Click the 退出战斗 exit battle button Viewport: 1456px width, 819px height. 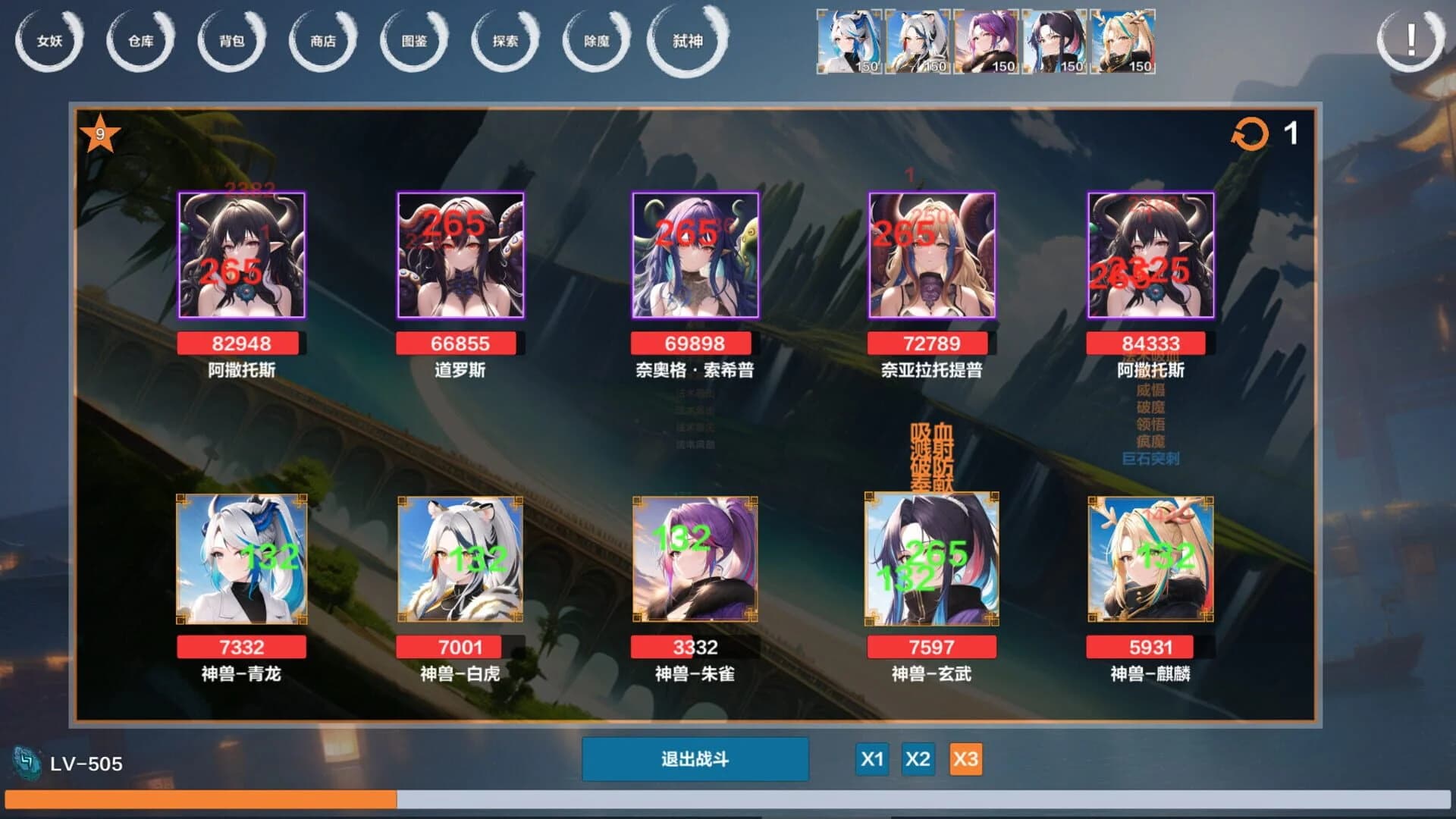[695, 758]
